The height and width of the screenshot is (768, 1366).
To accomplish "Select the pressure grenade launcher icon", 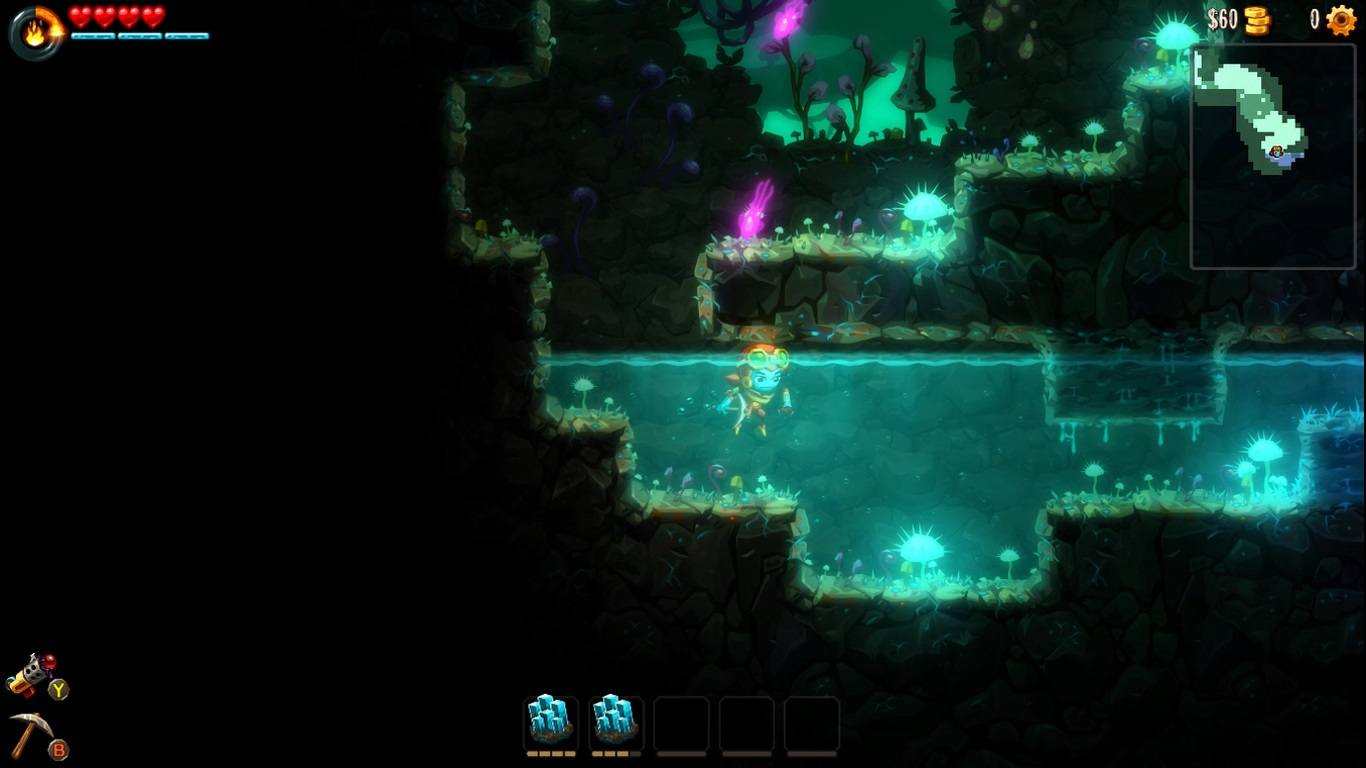I will pyautogui.click(x=32, y=676).
